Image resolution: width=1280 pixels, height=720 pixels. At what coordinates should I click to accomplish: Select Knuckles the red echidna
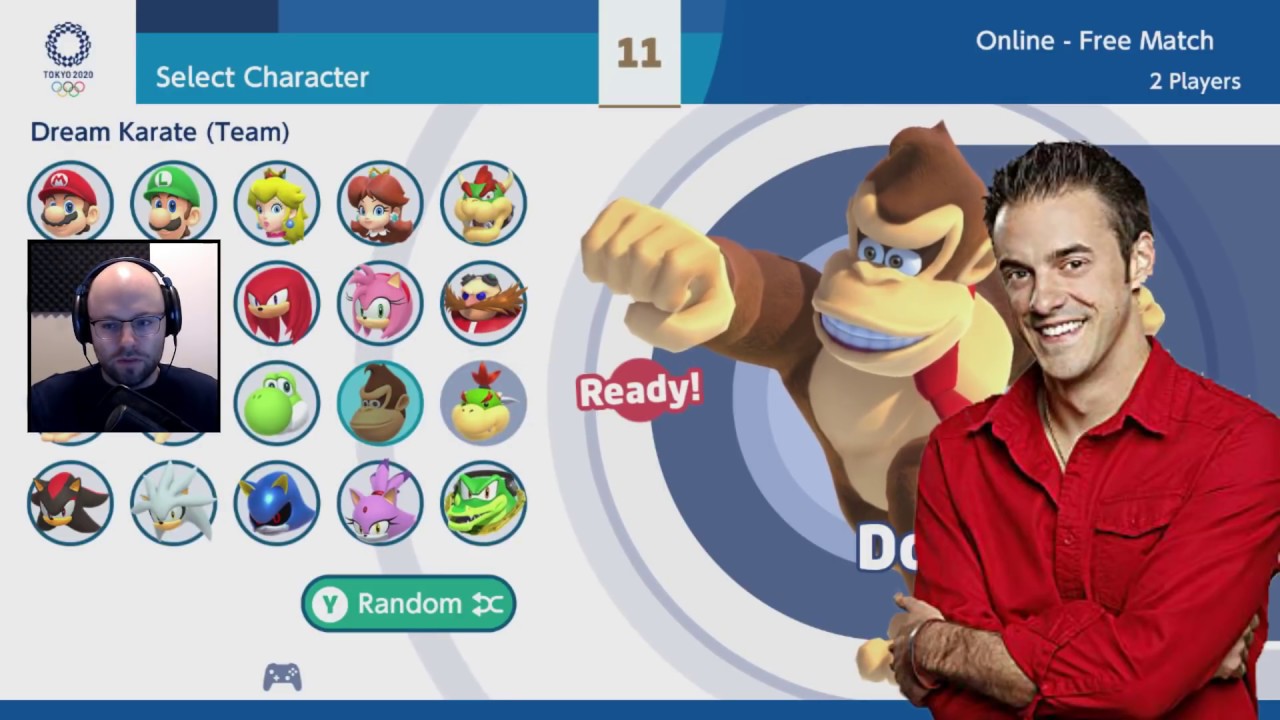coord(277,303)
